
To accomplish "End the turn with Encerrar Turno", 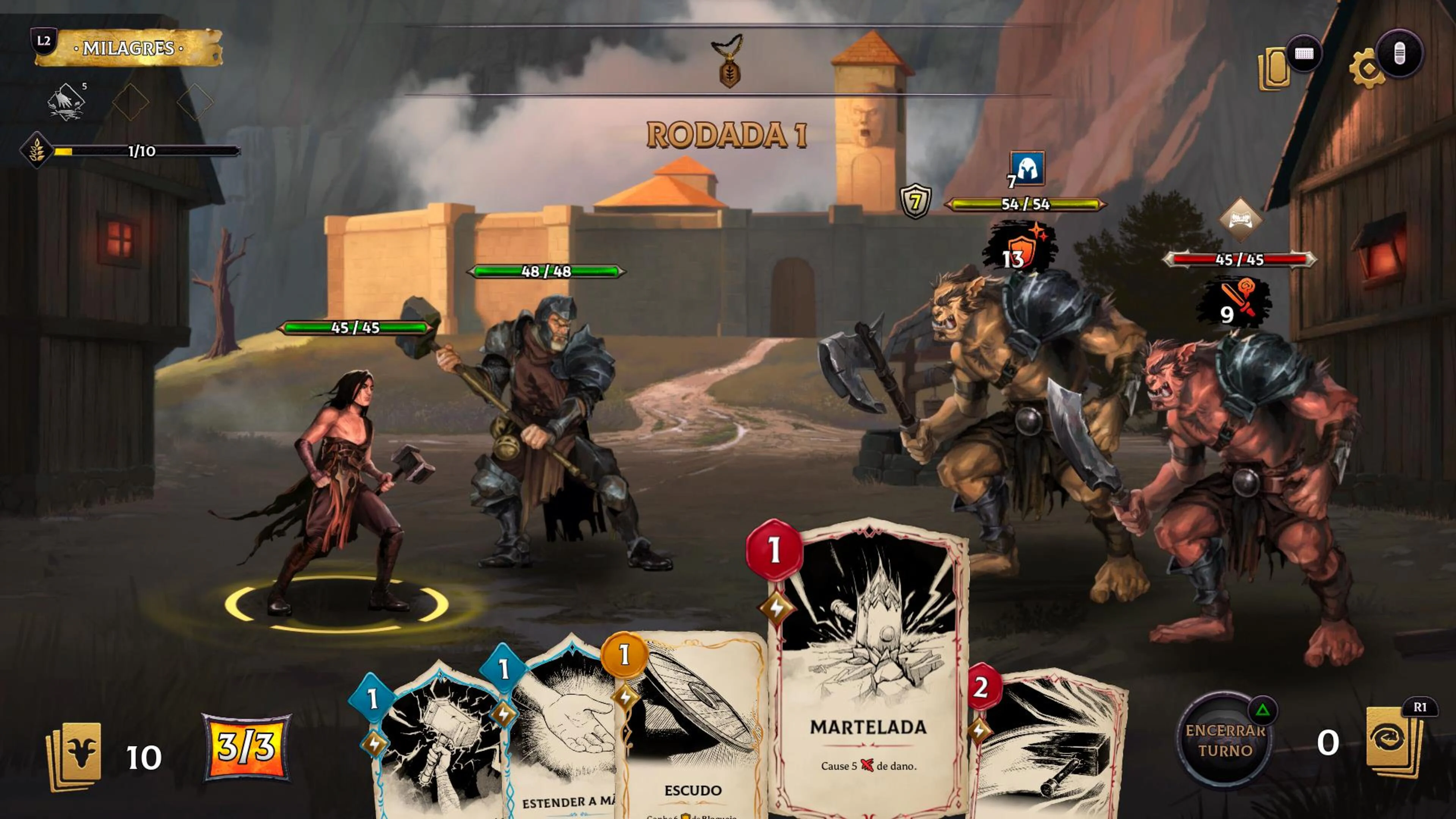I will coord(1225,741).
